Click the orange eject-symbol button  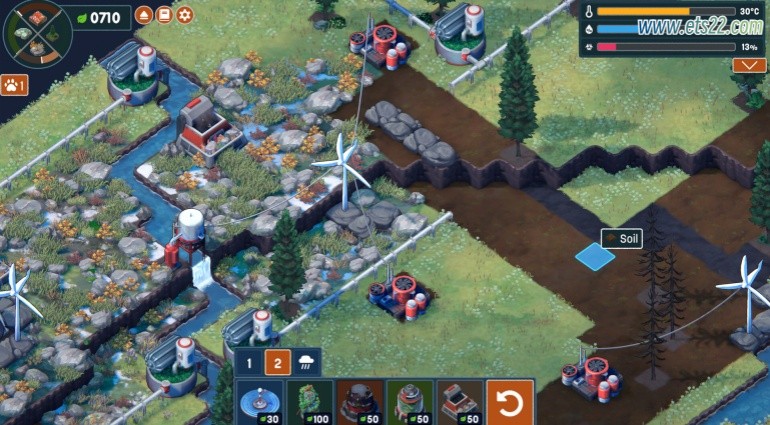145,15
